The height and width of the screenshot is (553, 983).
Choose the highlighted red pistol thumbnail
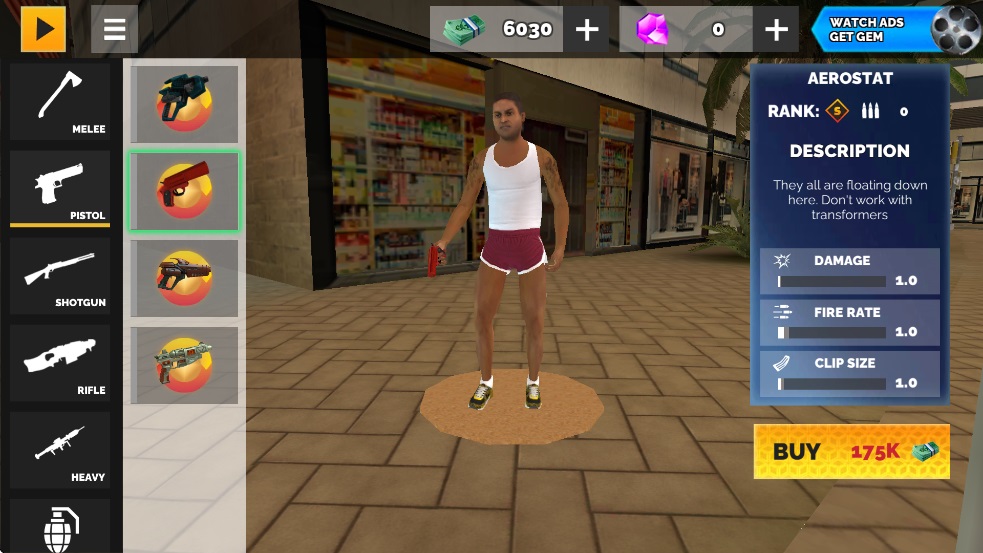(184, 191)
